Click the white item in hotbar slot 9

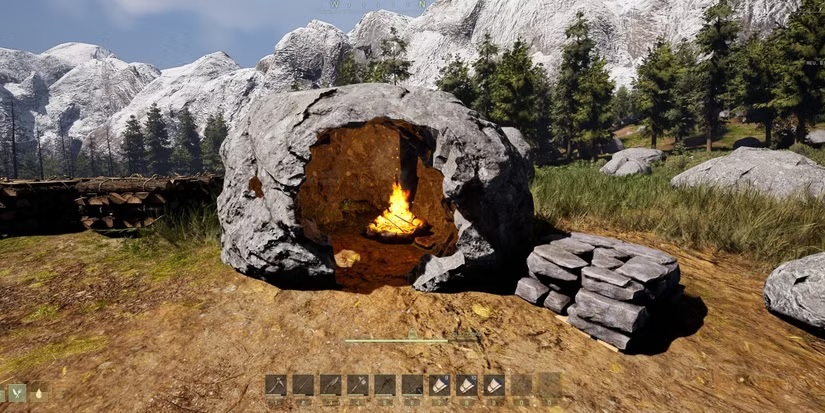pos(494,385)
